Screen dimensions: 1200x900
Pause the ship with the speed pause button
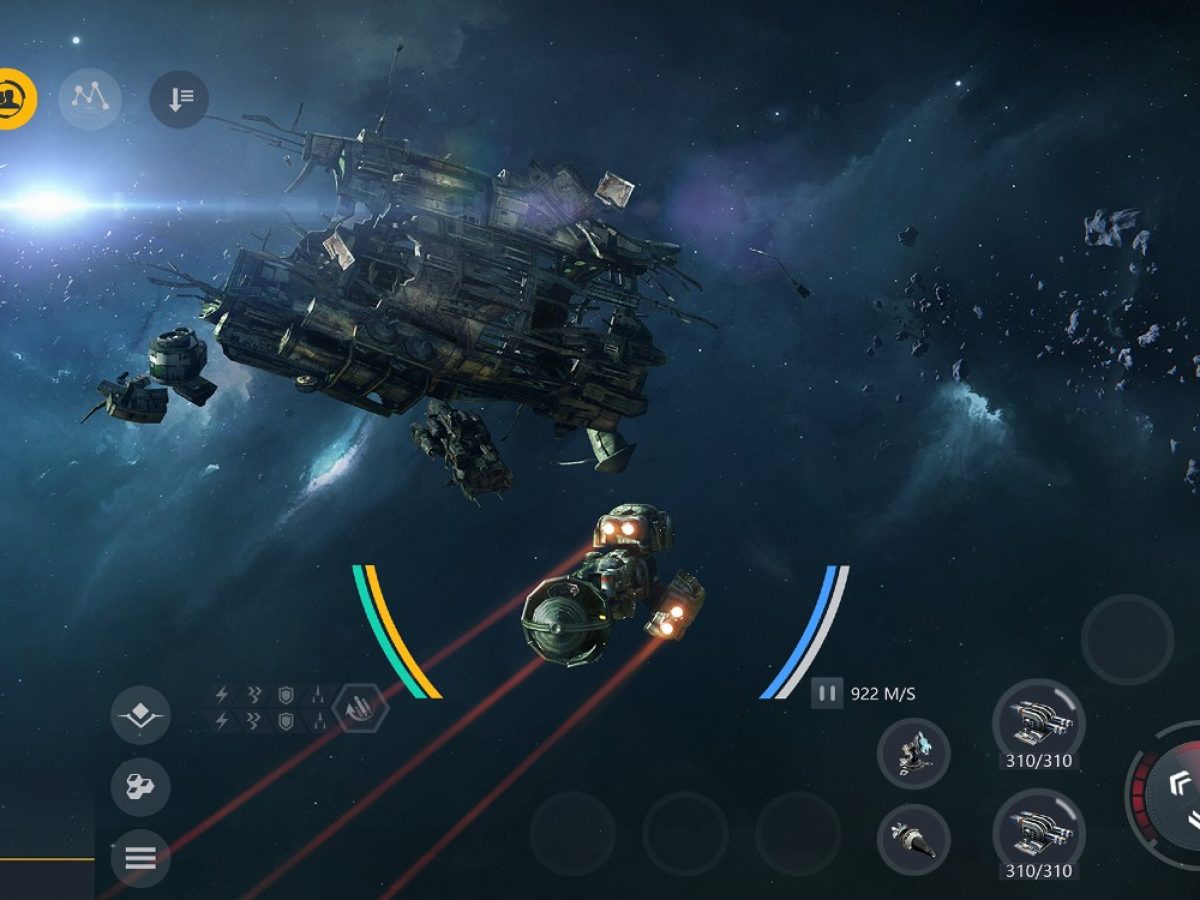pos(827,693)
